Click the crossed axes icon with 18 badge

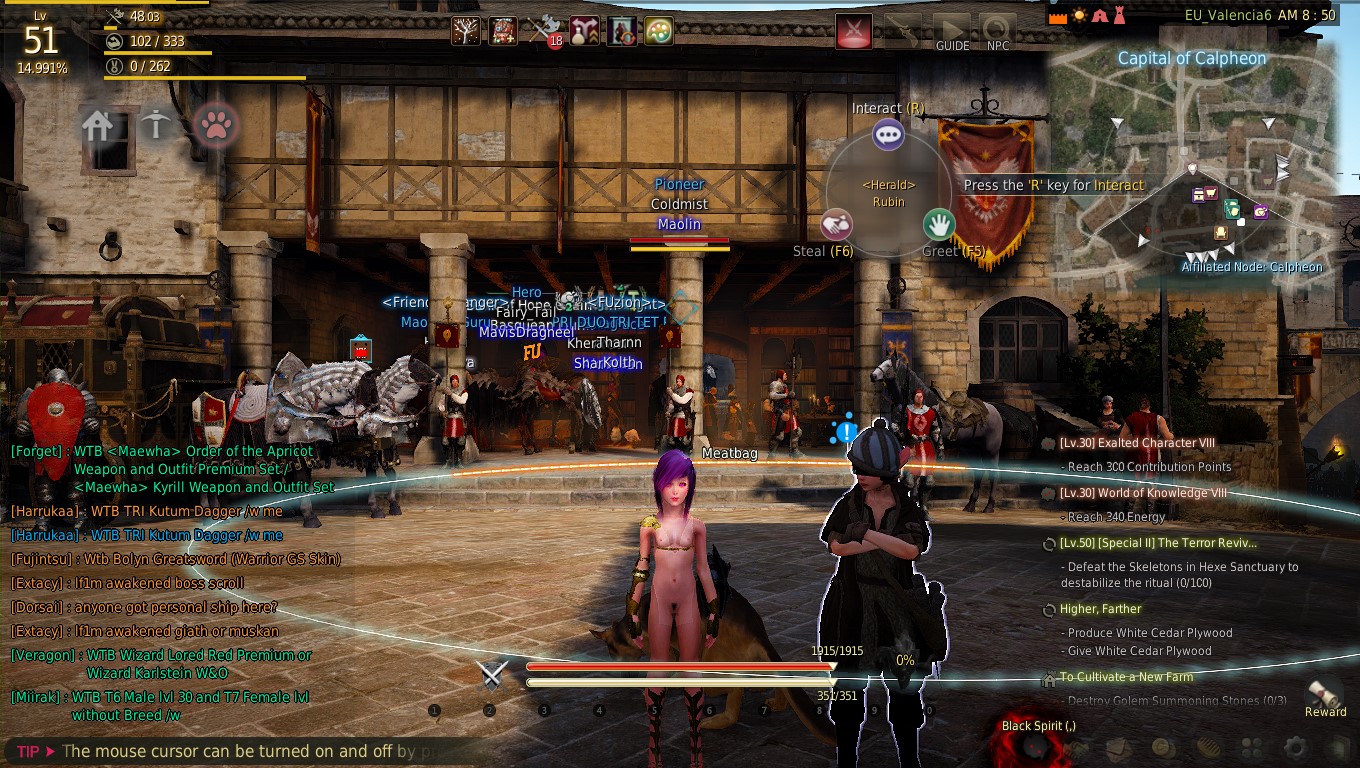tap(545, 31)
